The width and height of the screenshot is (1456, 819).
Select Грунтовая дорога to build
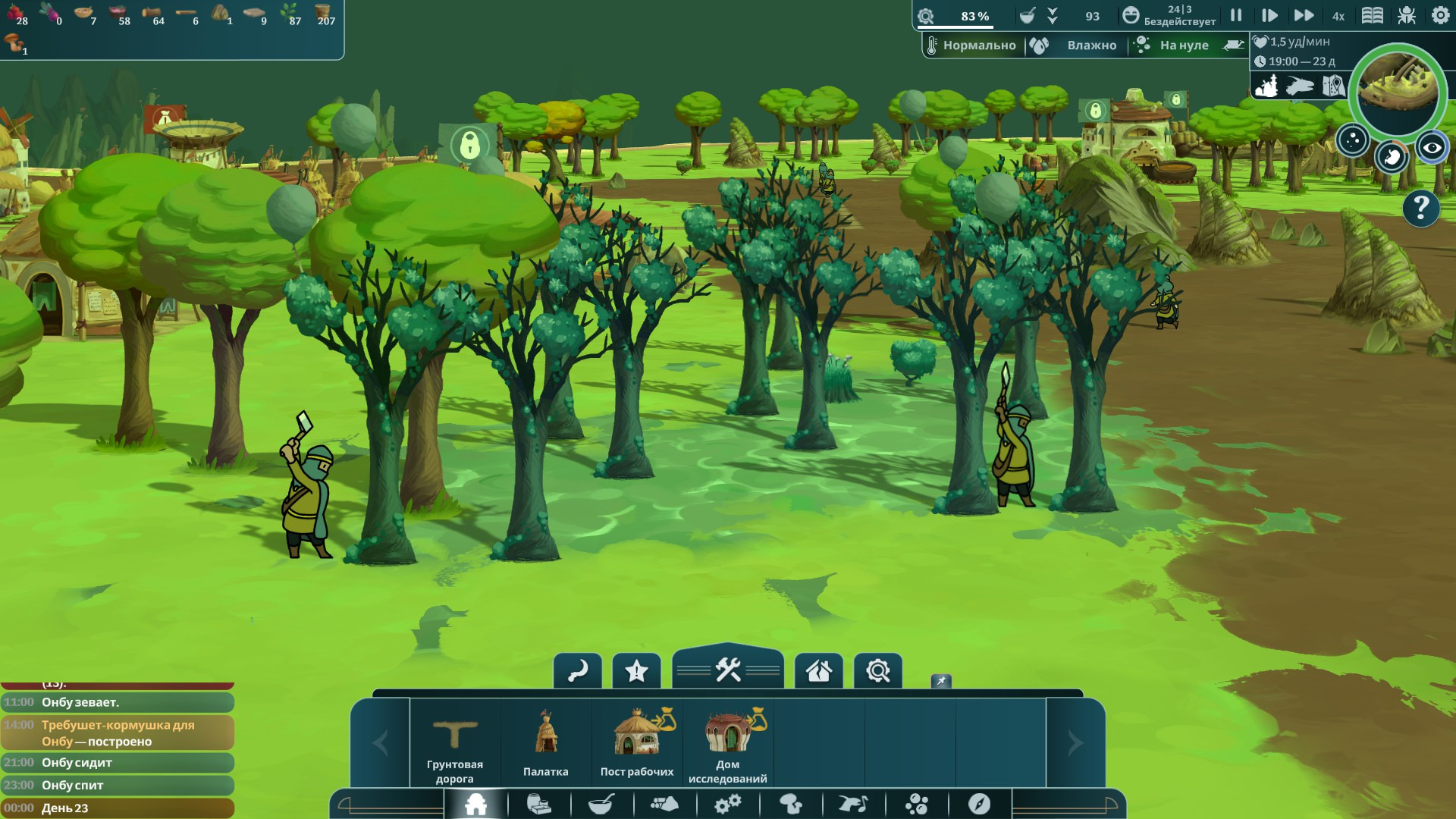(x=455, y=743)
